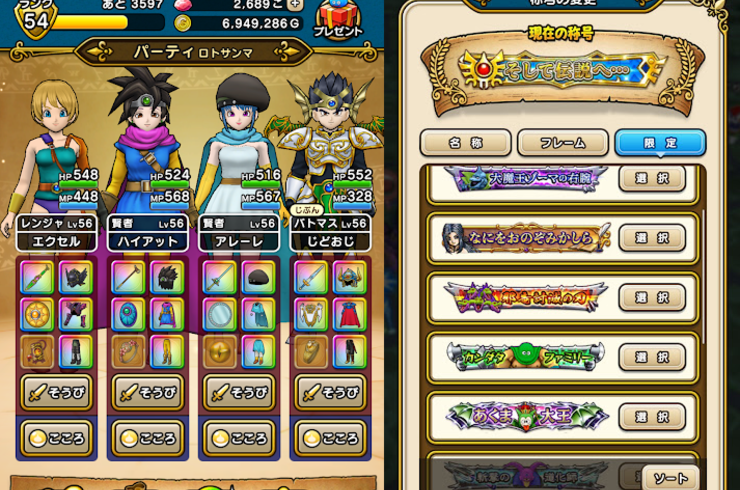This screenshot has height=490, width=740.
Task: Choose the なにをおのぞみかしら title
Action: point(652,238)
